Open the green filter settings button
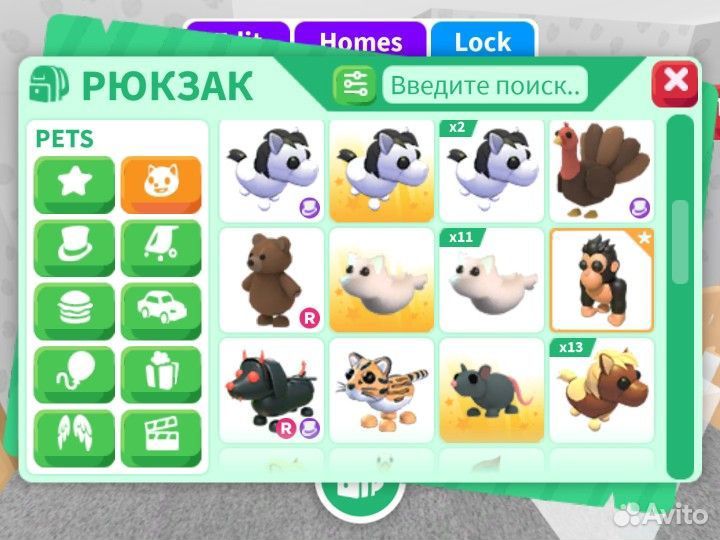The image size is (720, 540). click(x=355, y=85)
